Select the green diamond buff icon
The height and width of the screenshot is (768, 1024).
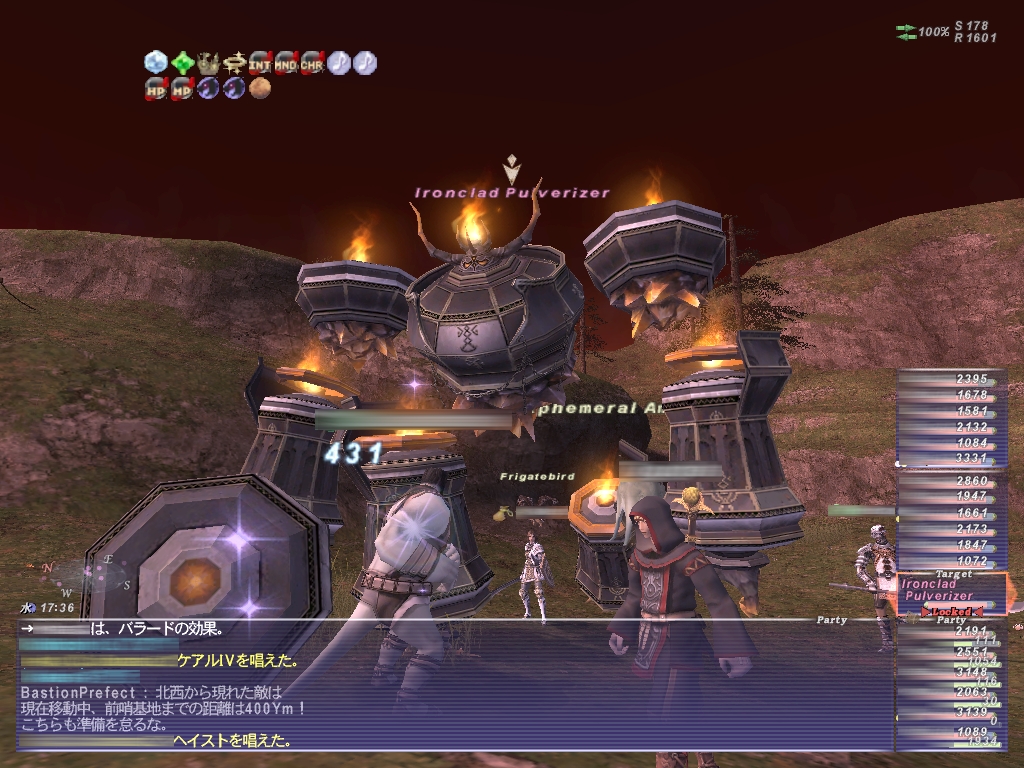(x=182, y=62)
